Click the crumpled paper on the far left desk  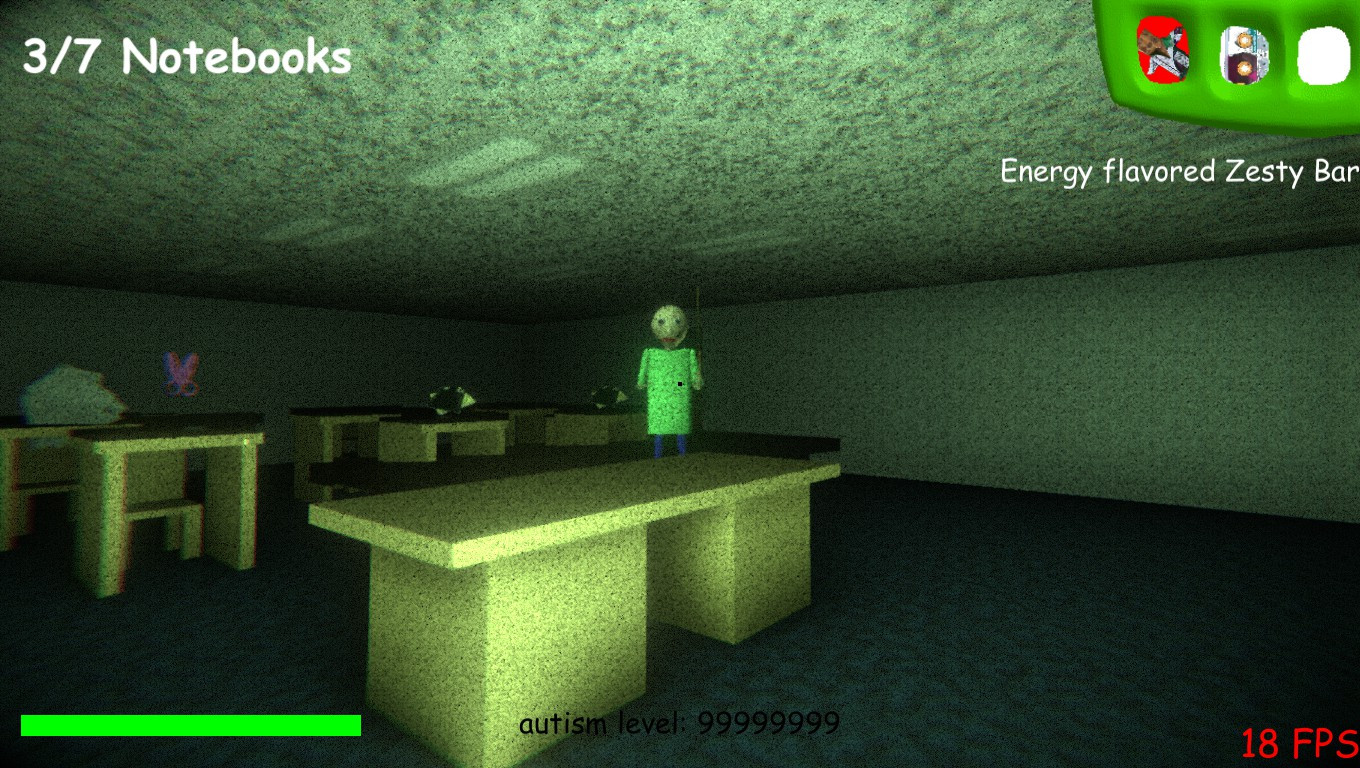tap(70, 390)
